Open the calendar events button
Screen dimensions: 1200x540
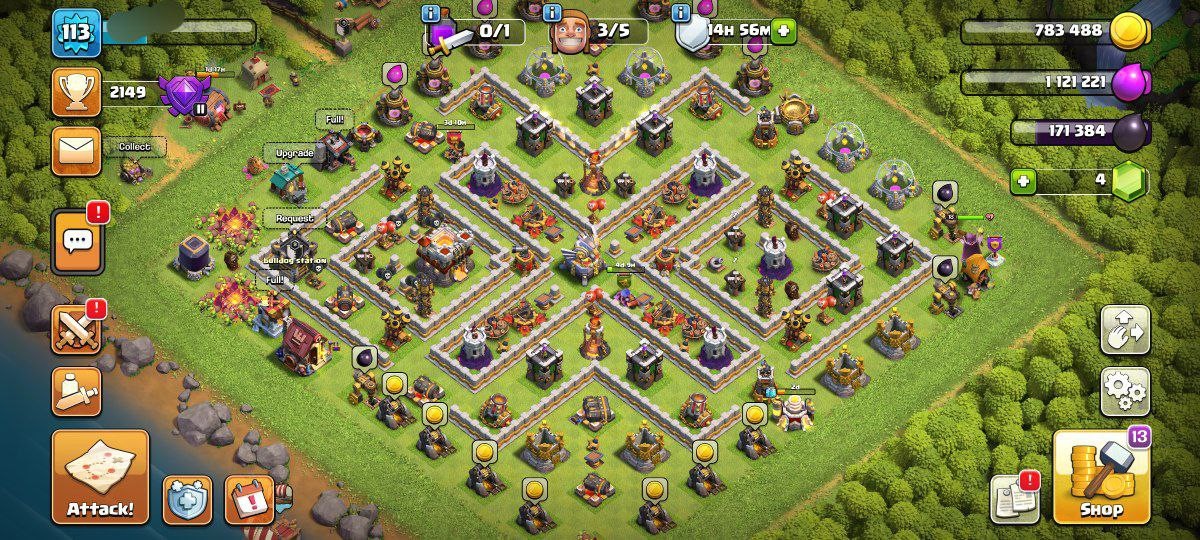[x=249, y=499]
